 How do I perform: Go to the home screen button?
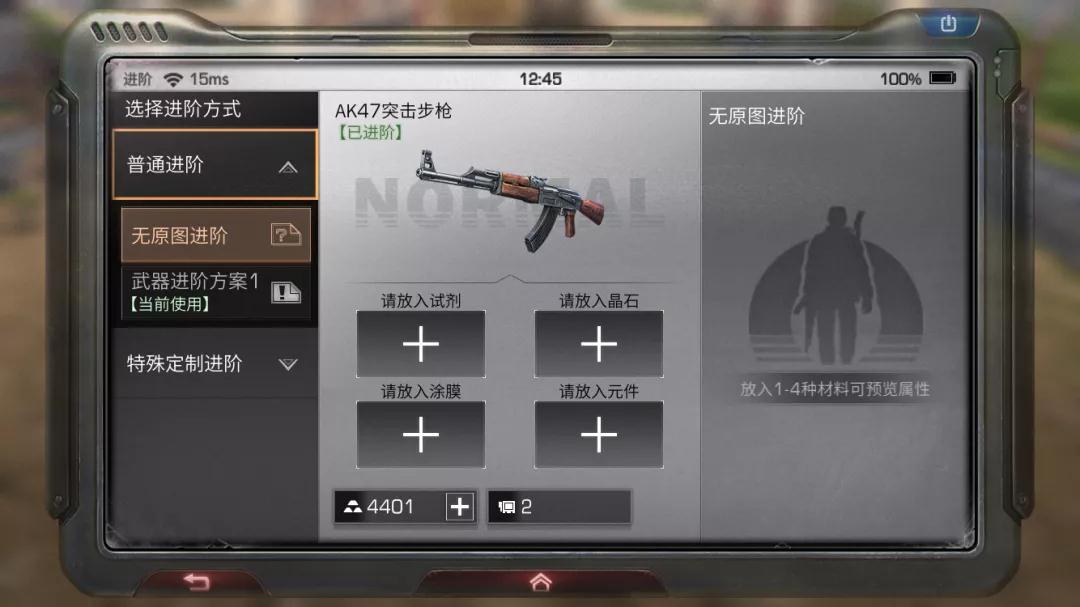click(540, 582)
